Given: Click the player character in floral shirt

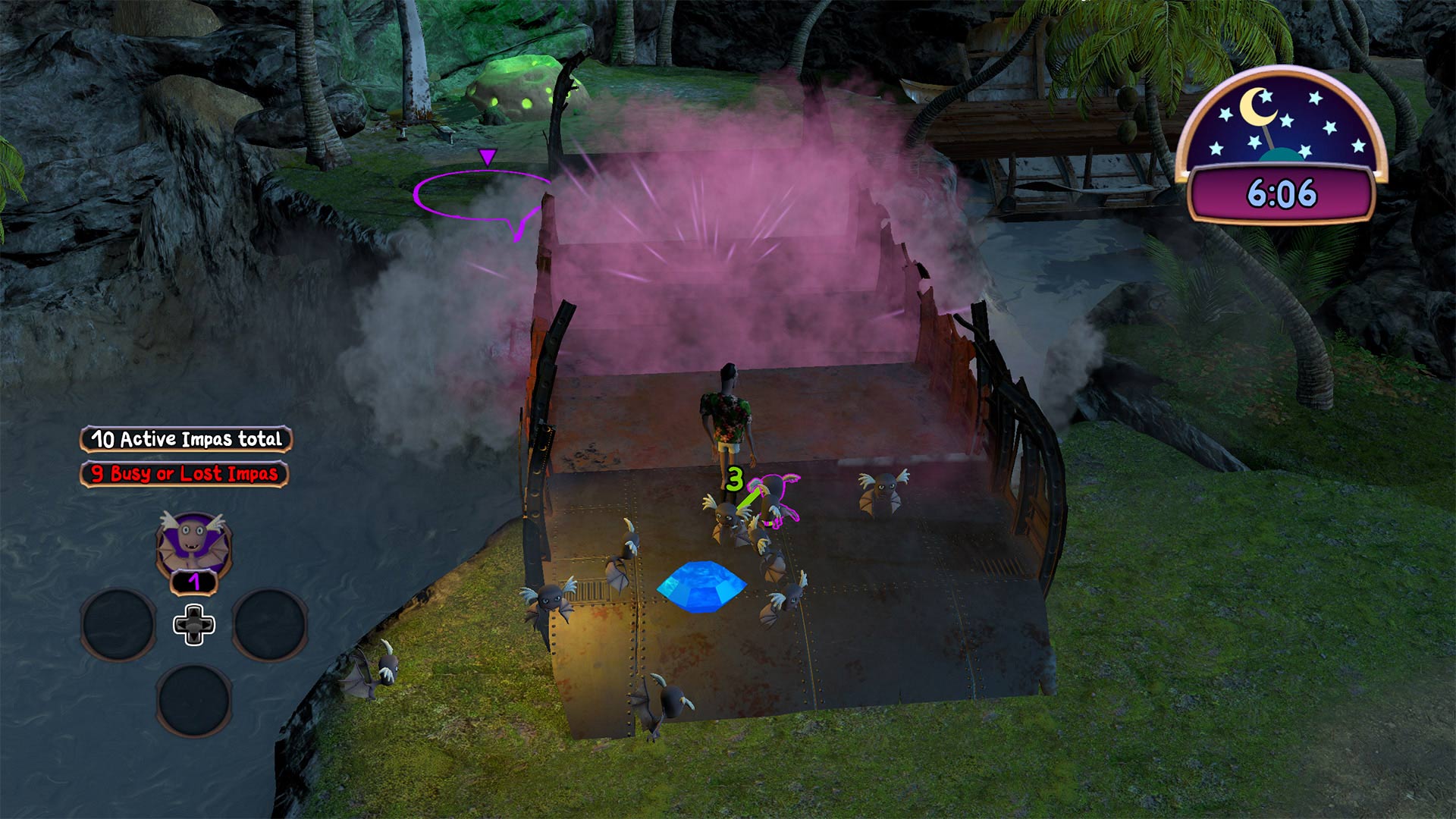Looking at the screenshot, I should point(728,417).
